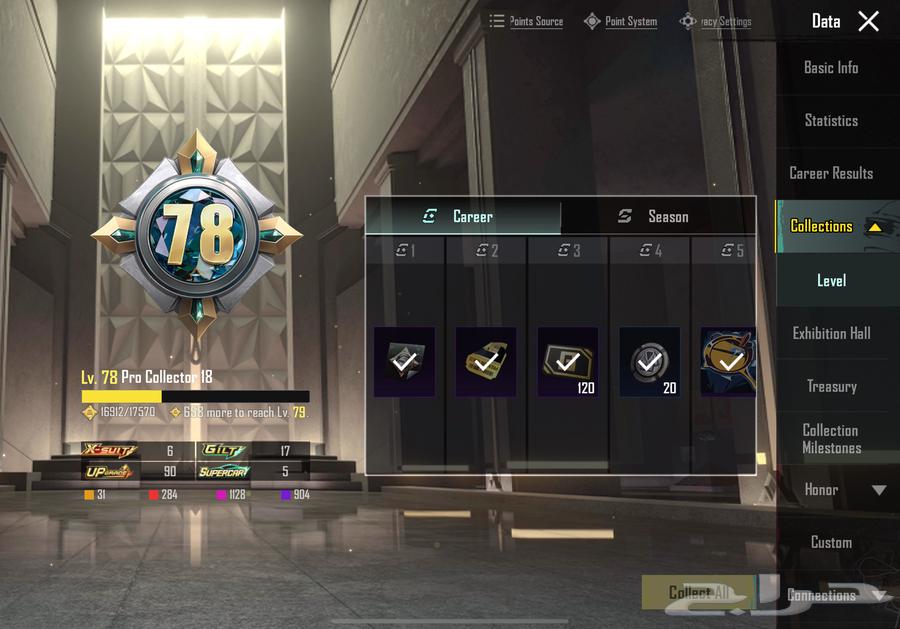Collapse the Collections menu
The height and width of the screenshot is (629, 900).
coord(874,227)
